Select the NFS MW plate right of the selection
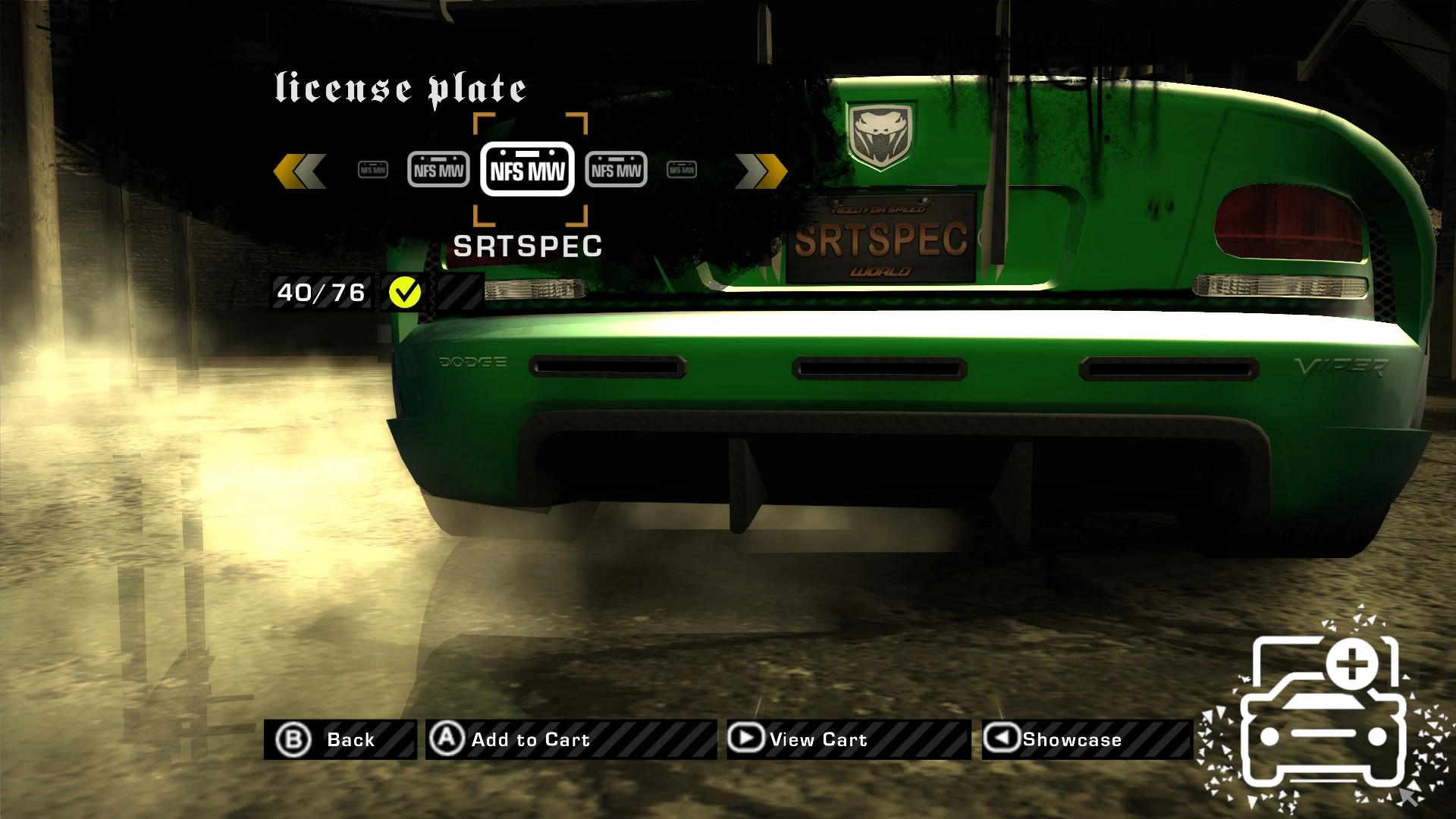Image resolution: width=1456 pixels, height=819 pixels. click(x=617, y=169)
